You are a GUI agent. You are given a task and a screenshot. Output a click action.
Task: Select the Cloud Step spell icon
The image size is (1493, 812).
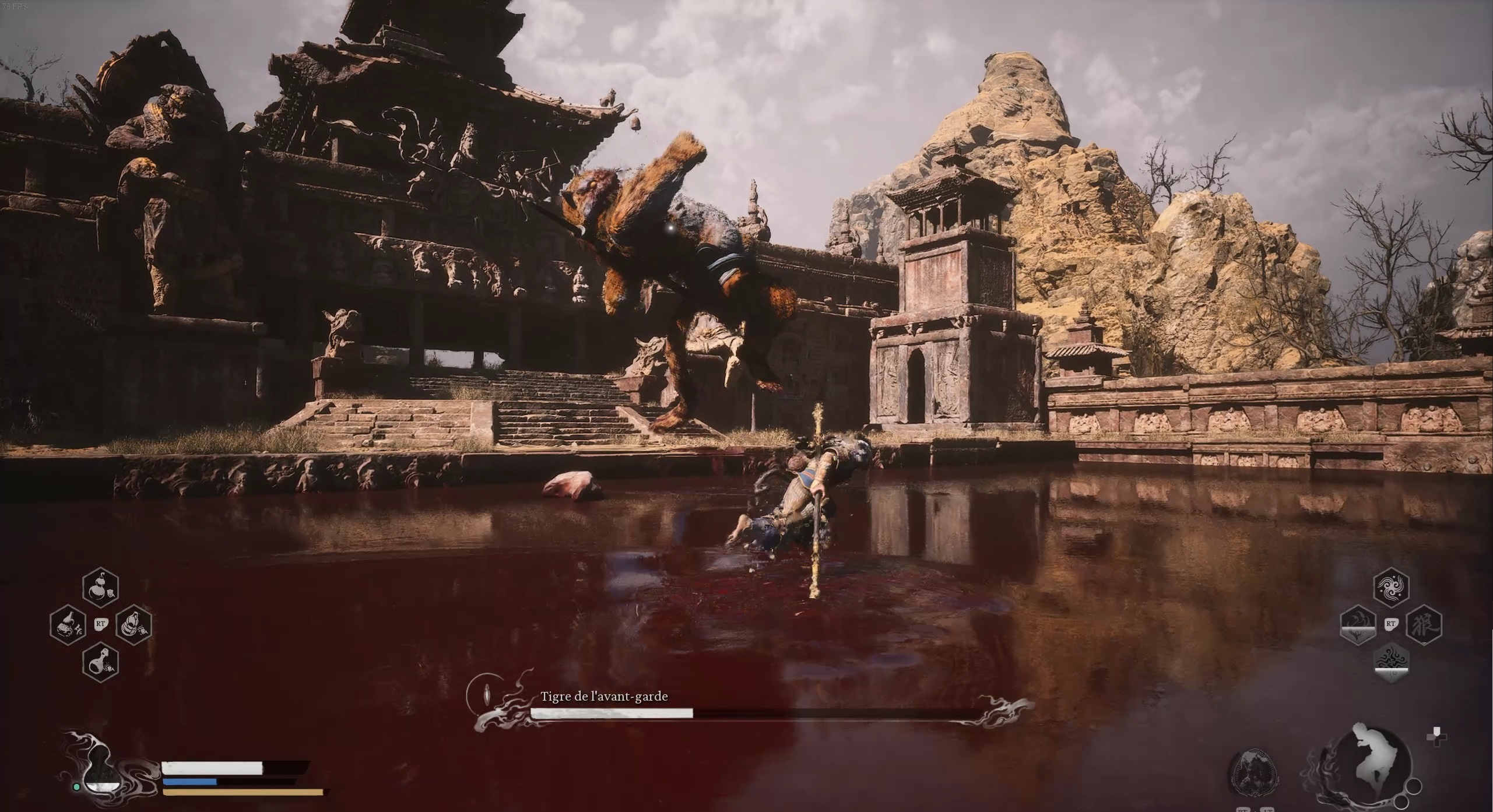(x=1392, y=586)
